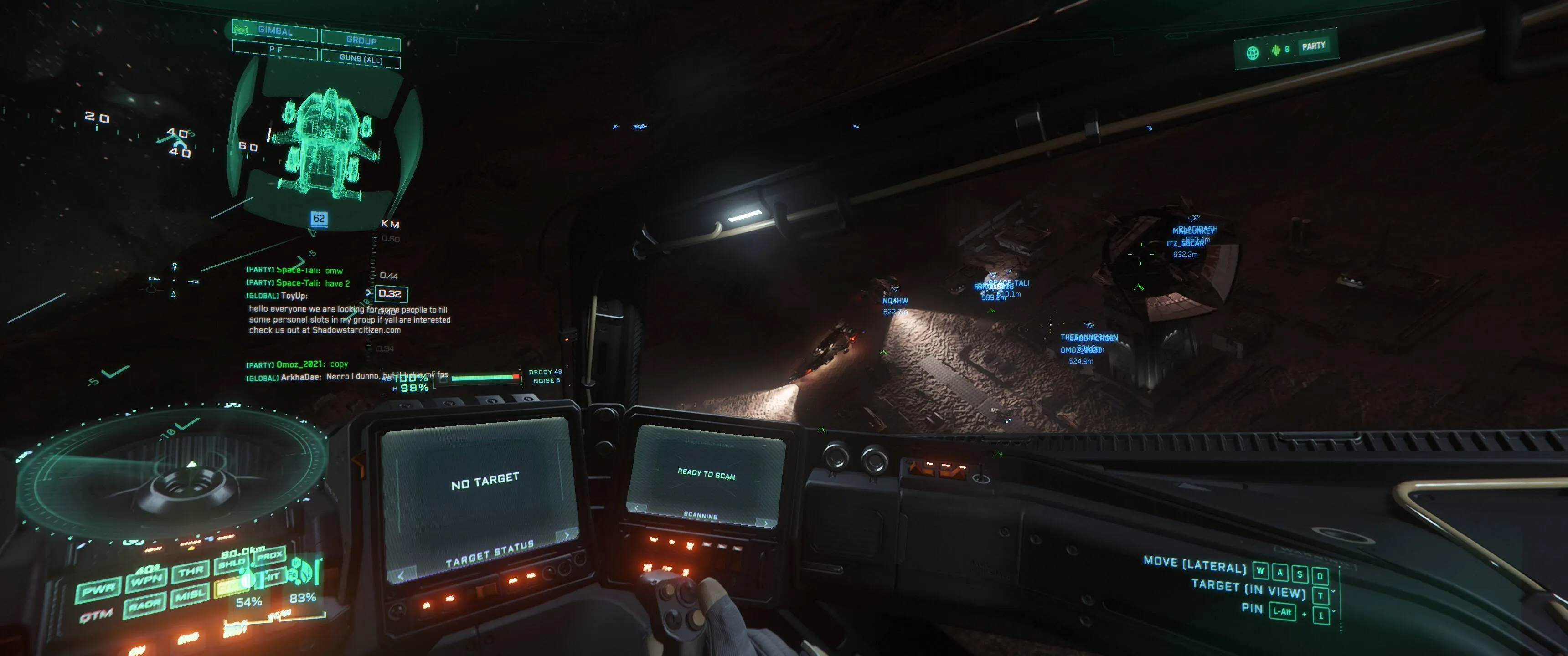
Task: Open the PARTY chat channel
Action: (x=1313, y=46)
